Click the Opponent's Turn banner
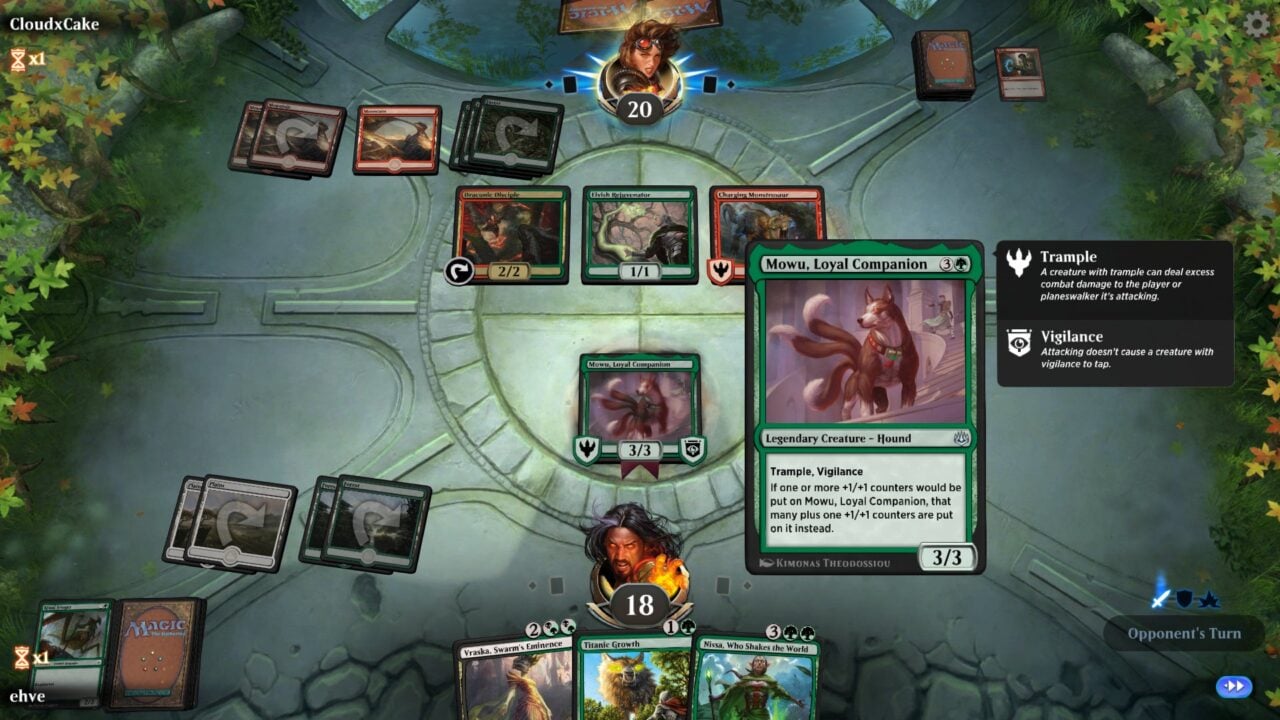Screen dimensions: 1280x720 (x=1185, y=634)
